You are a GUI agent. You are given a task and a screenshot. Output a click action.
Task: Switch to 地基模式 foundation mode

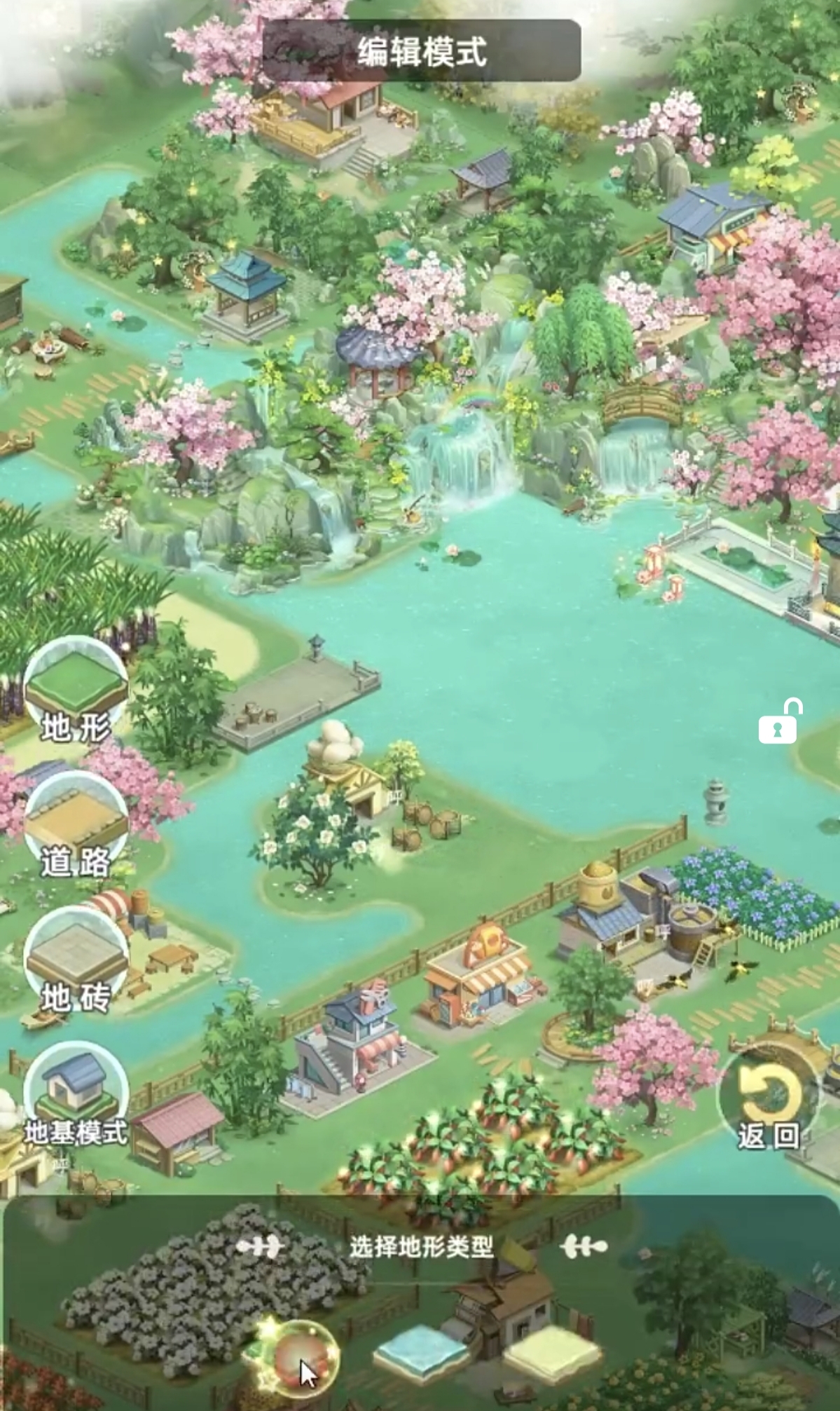tap(76, 1095)
